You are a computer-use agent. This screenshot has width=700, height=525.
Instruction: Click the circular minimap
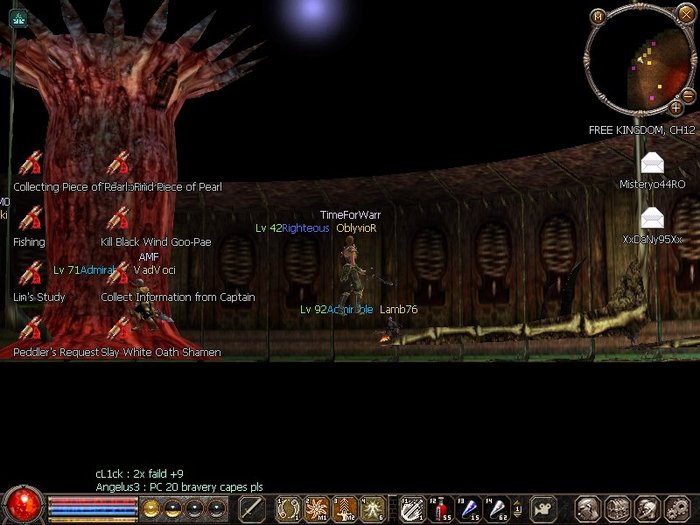coord(637,60)
